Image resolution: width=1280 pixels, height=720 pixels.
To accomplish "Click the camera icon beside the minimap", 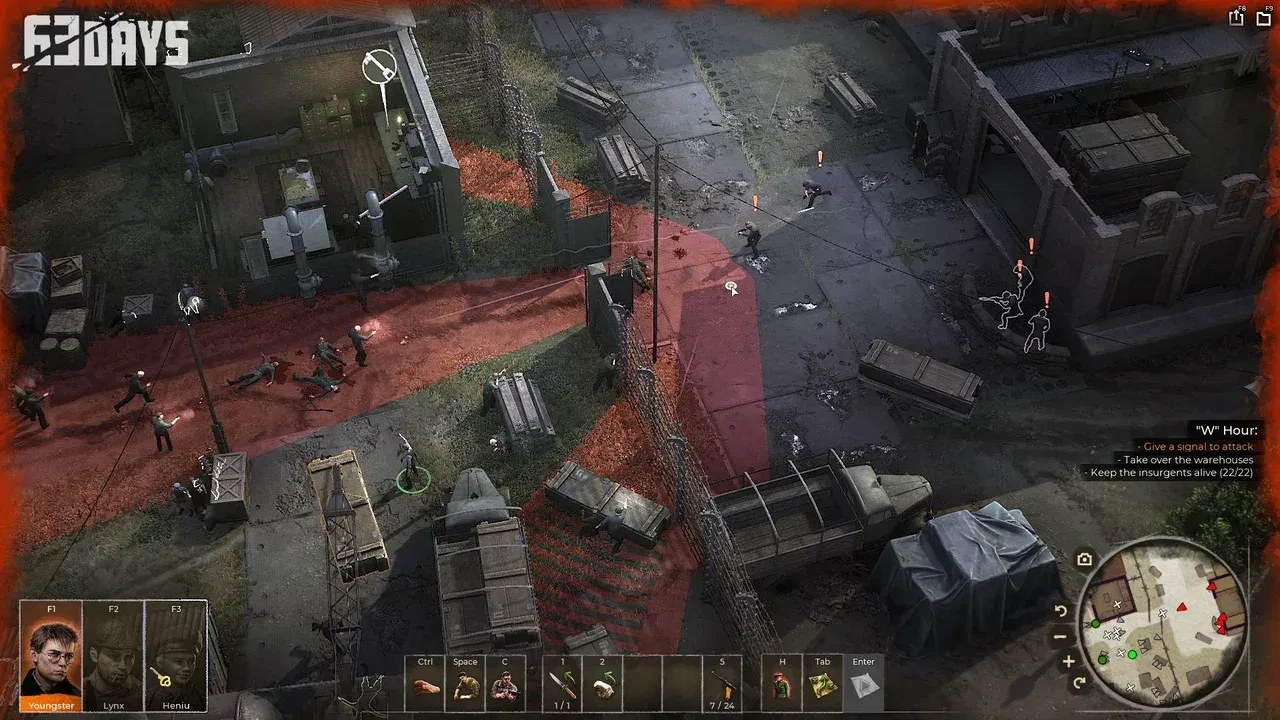I will 1084,560.
